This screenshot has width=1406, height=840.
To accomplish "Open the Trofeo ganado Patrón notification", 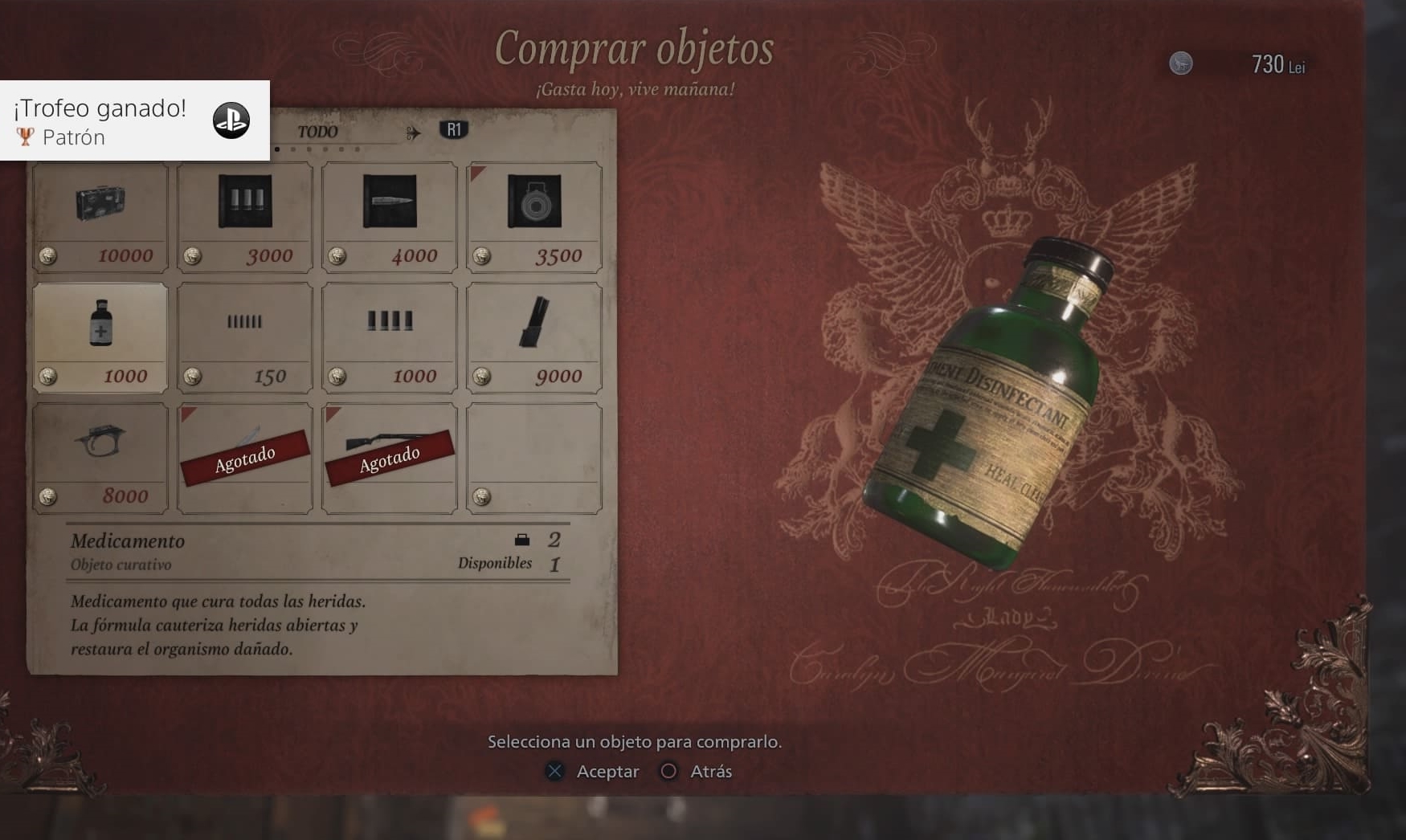I will coord(134,120).
